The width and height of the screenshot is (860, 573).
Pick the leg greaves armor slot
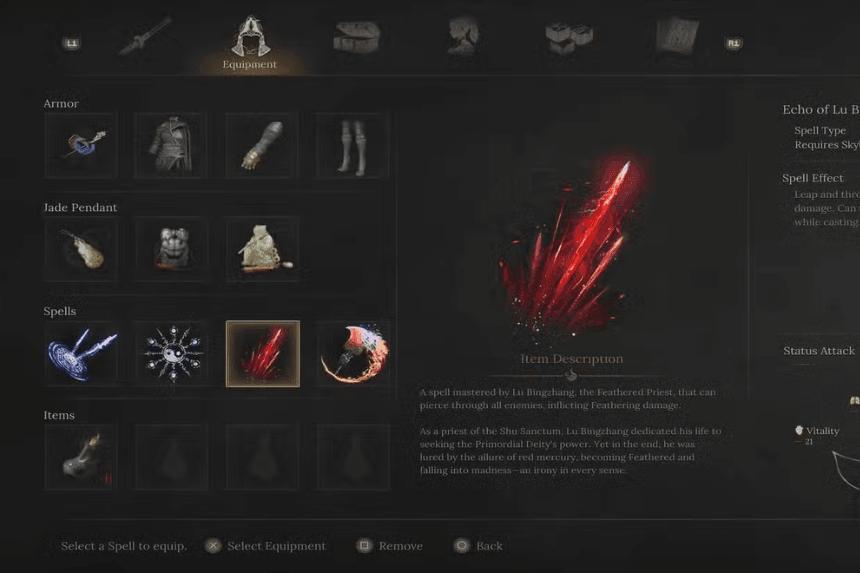pyautogui.click(x=353, y=146)
